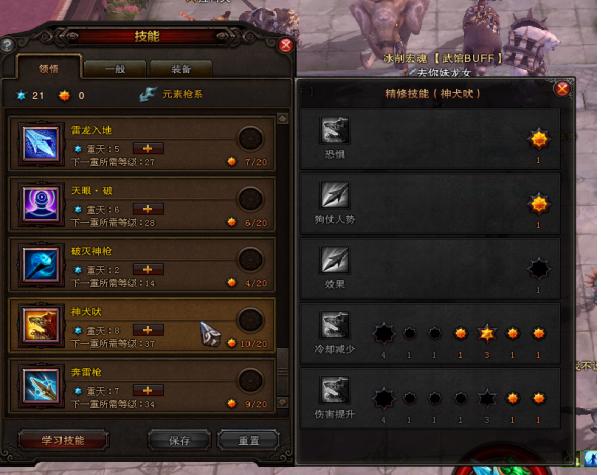Viewport: 601px width, 475px height.
Task: Click the 恐惧 refinement icon
Action: pyautogui.click(x=334, y=131)
